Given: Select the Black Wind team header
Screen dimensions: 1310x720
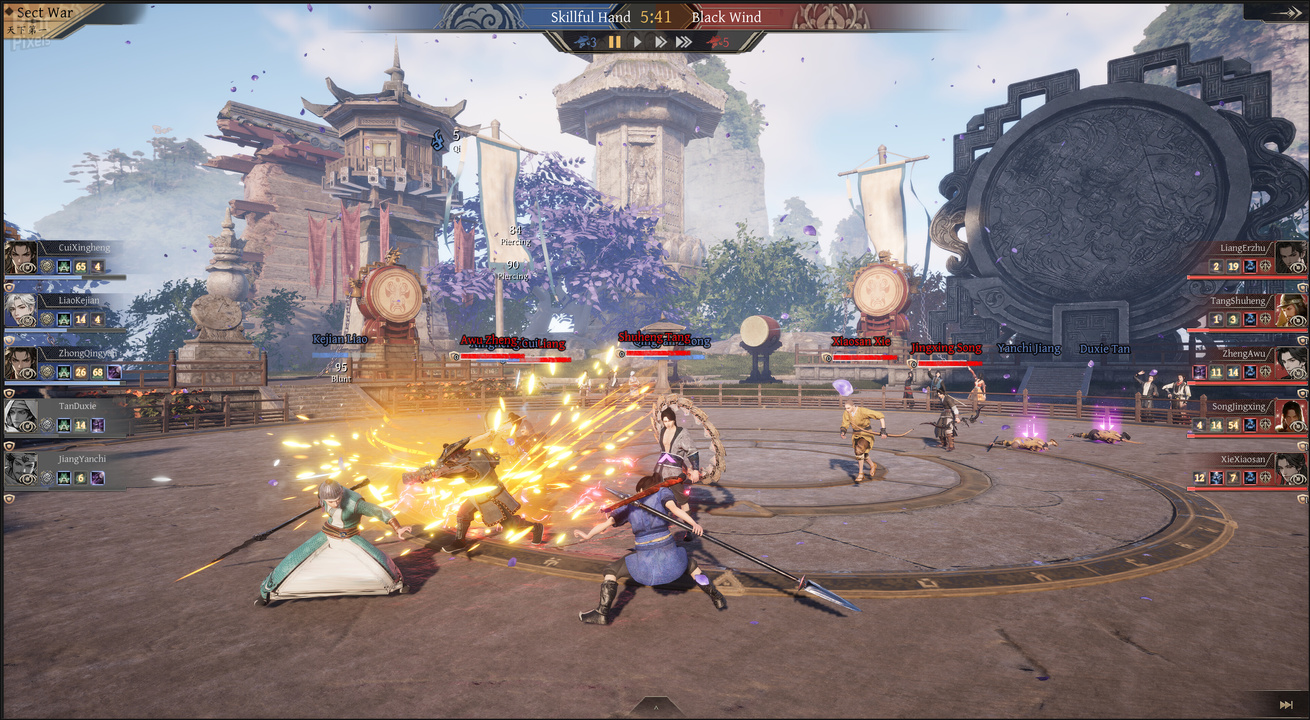Looking at the screenshot, I should pyautogui.click(x=727, y=17).
